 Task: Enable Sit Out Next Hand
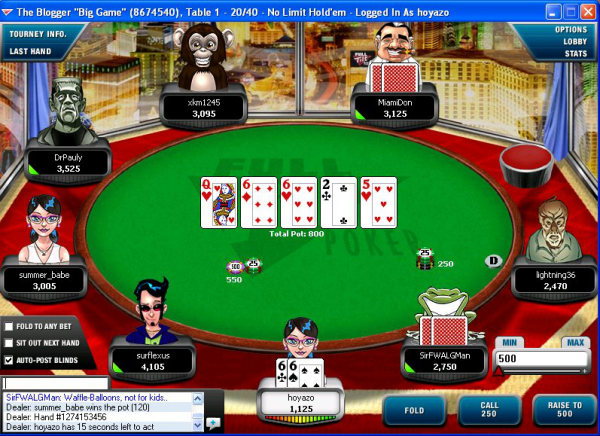tap(9, 343)
